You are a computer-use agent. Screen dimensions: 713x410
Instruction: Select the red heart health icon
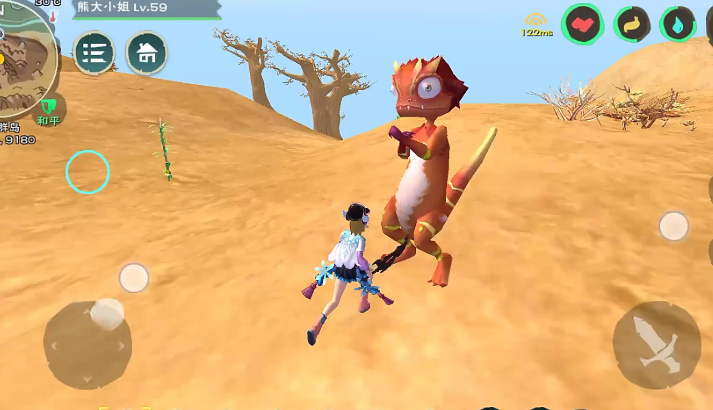point(582,24)
